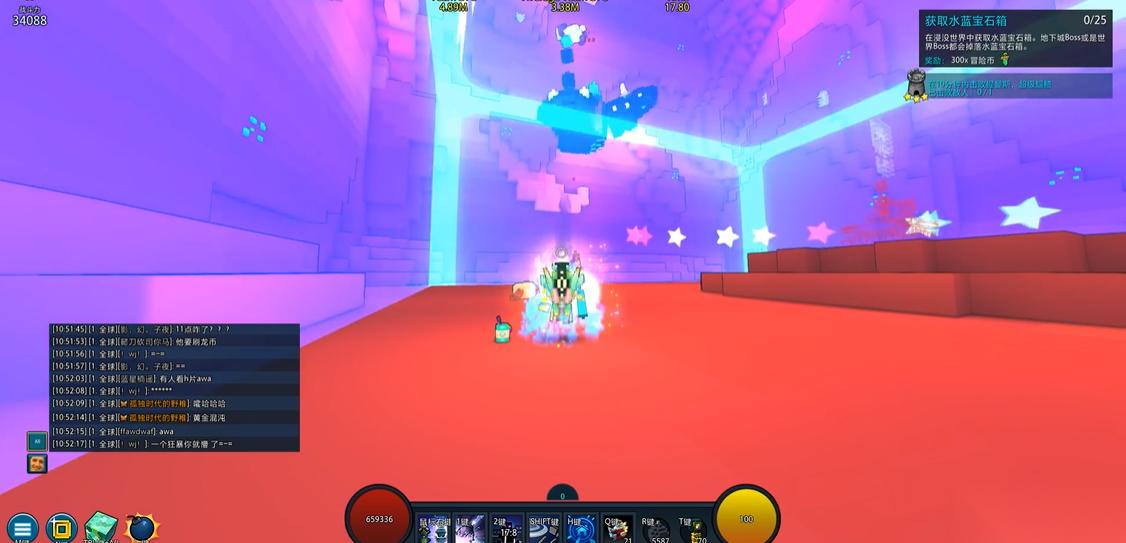Activate the mouse-button basic attack slot
Screen dimensions: 1126x543
click(x=434, y=529)
